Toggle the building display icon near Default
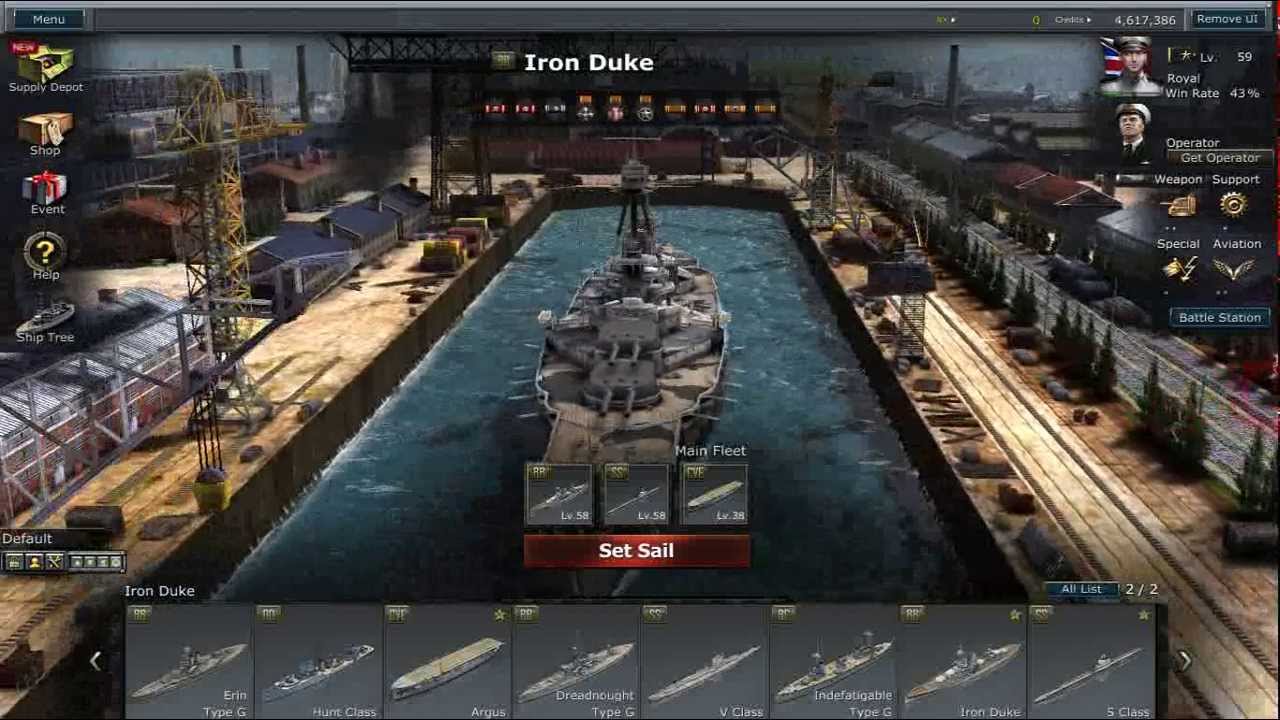Viewport: 1280px width, 720px height. (14, 561)
